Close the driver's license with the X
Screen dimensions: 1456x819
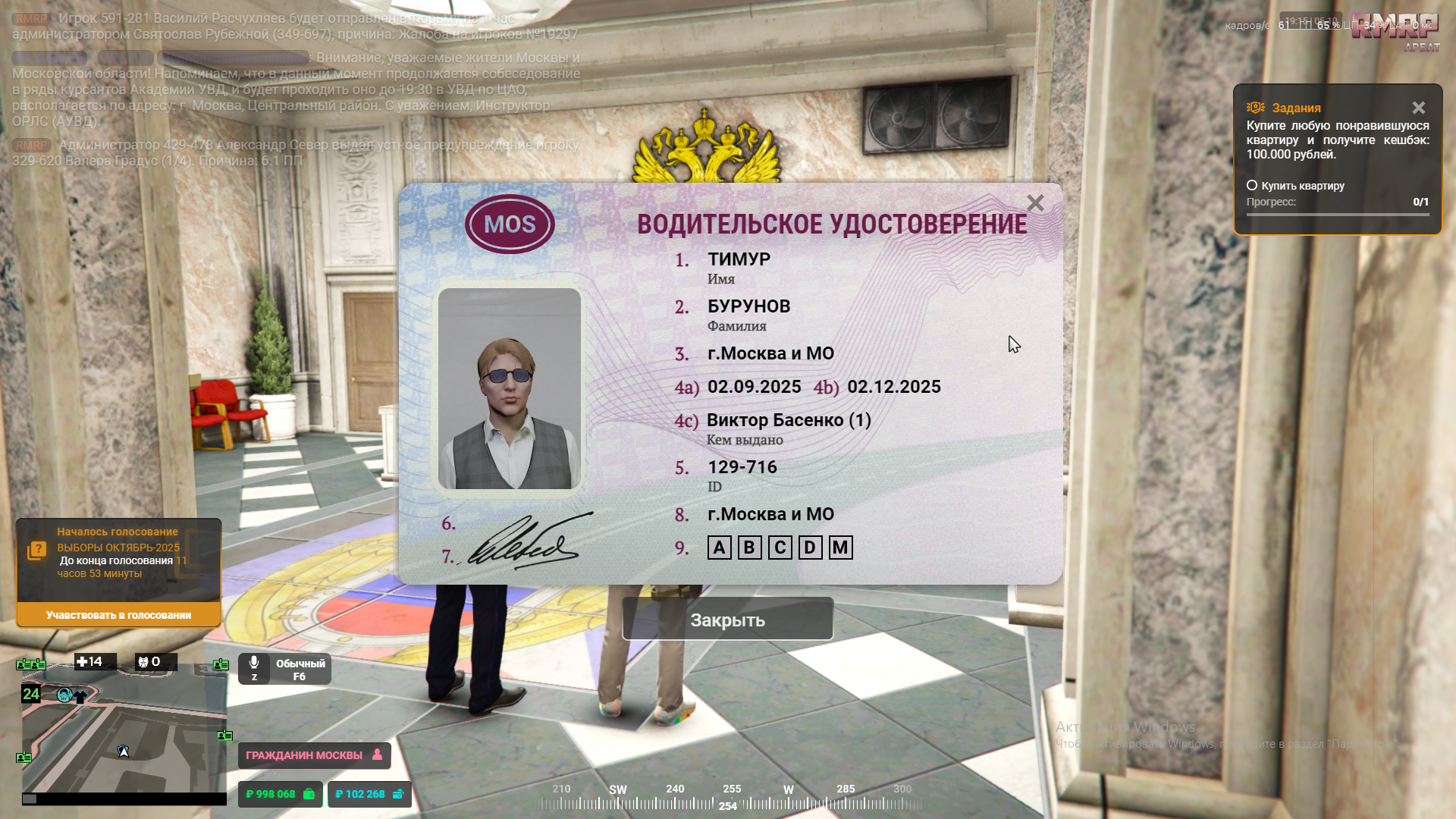coord(1035,203)
